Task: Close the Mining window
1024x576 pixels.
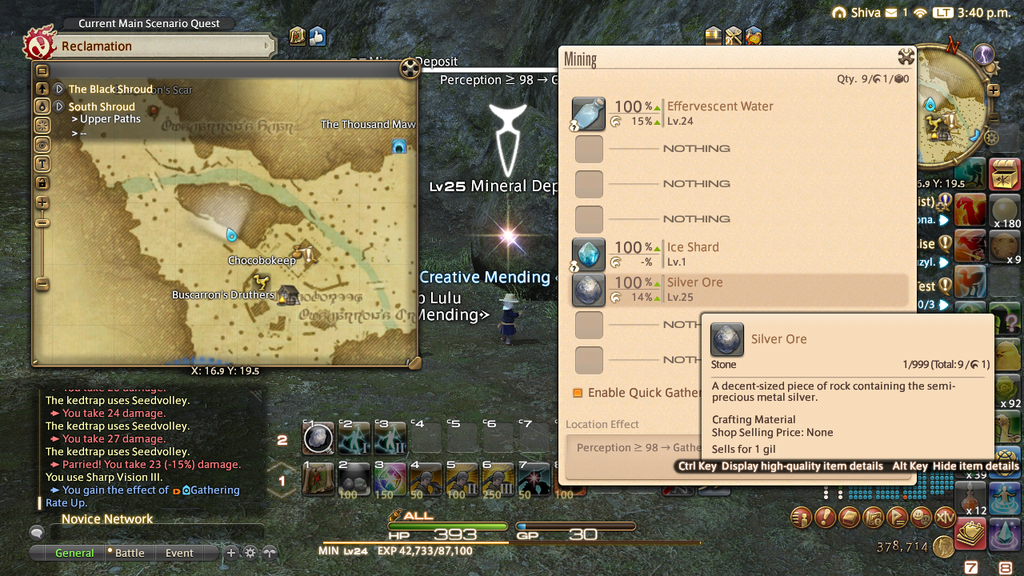Action: tap(906, 57)
